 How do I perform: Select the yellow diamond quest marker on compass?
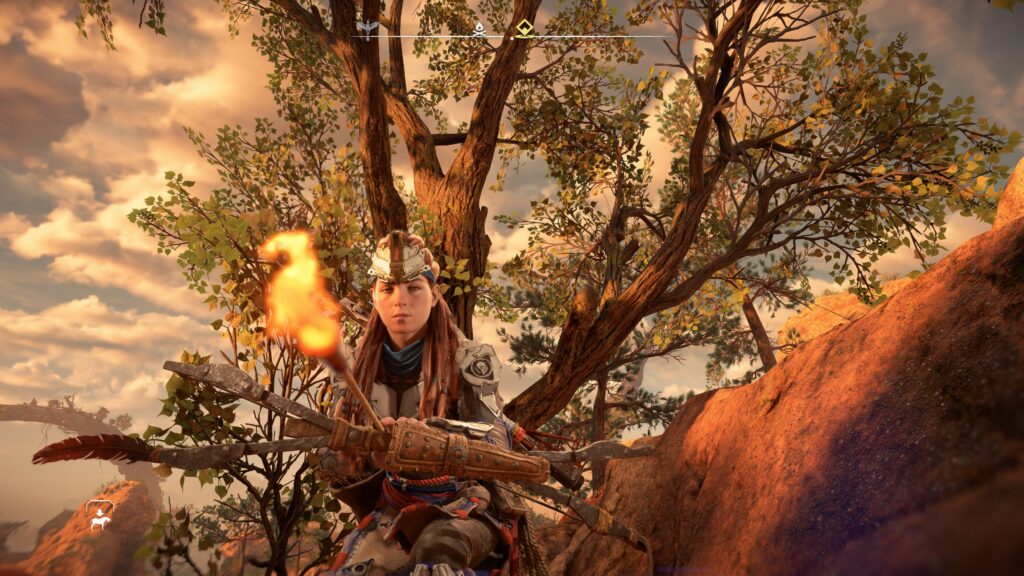524,28
